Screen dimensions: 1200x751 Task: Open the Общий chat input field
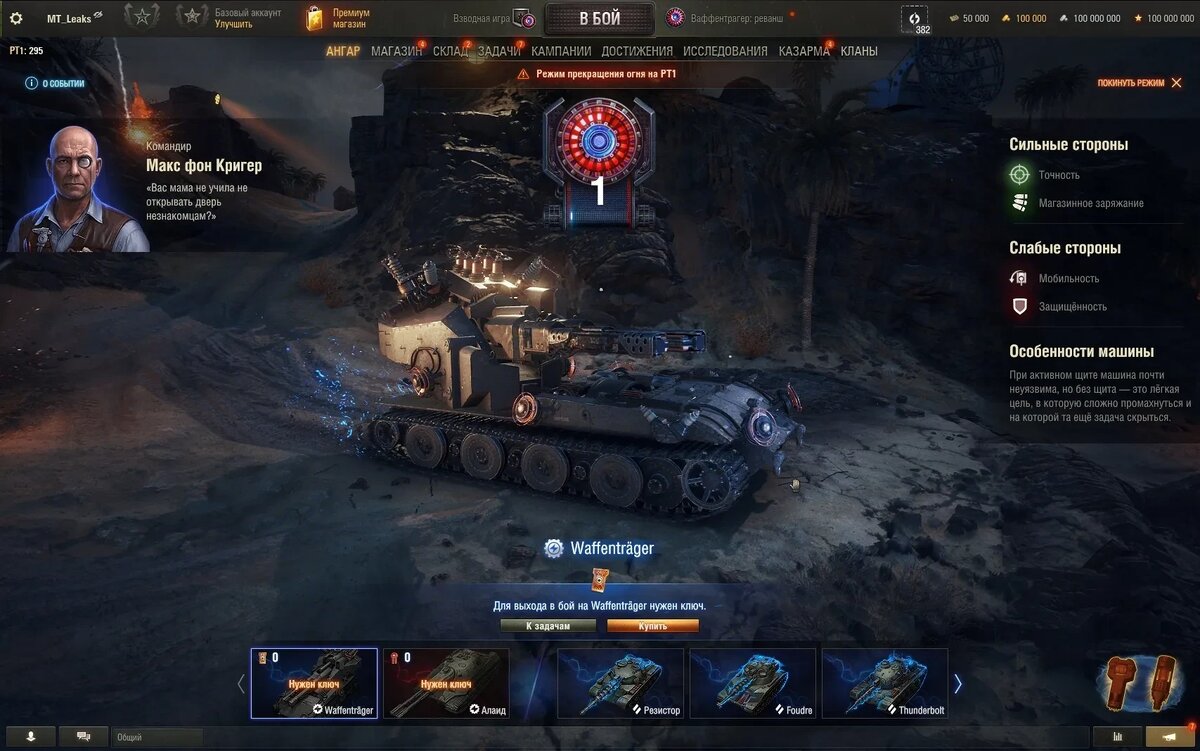point(157,737)
